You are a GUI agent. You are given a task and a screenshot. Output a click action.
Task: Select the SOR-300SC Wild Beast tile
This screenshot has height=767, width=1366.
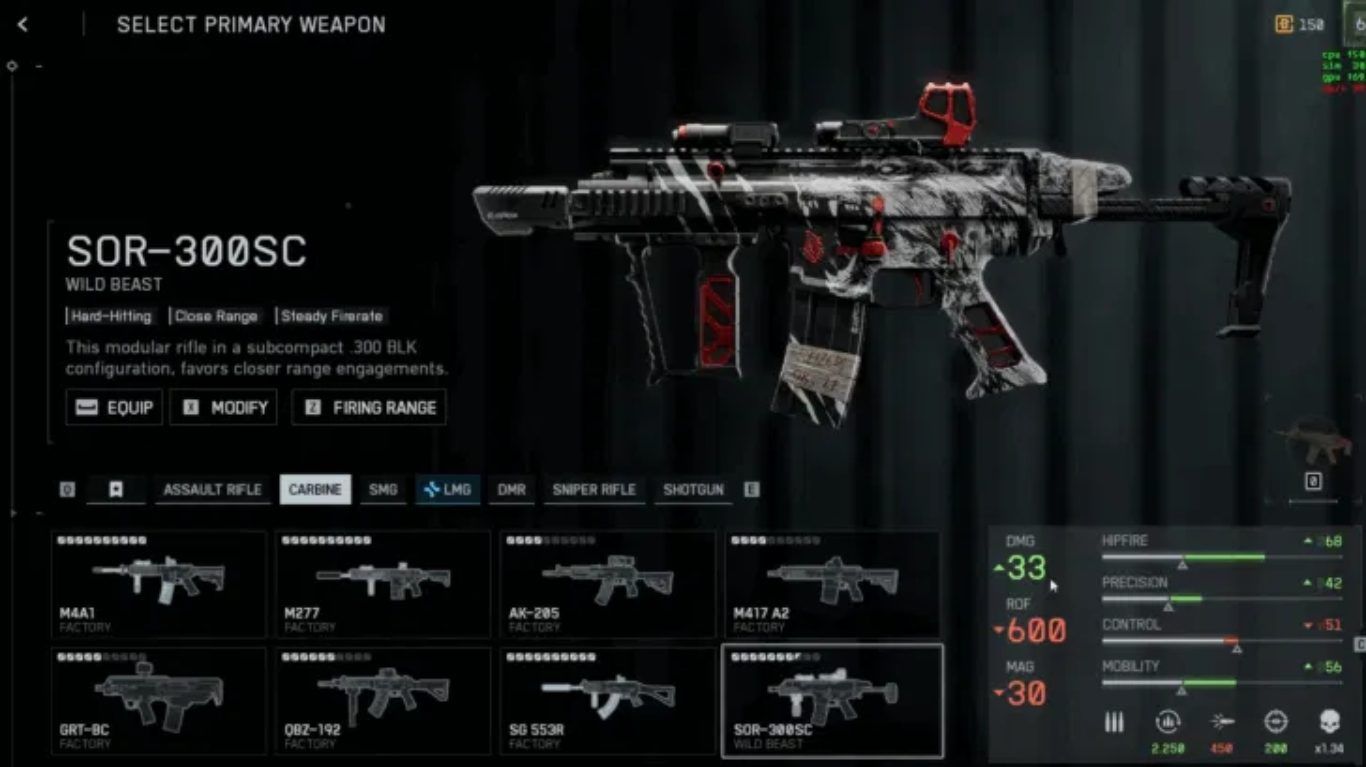(x=832, y=701)
